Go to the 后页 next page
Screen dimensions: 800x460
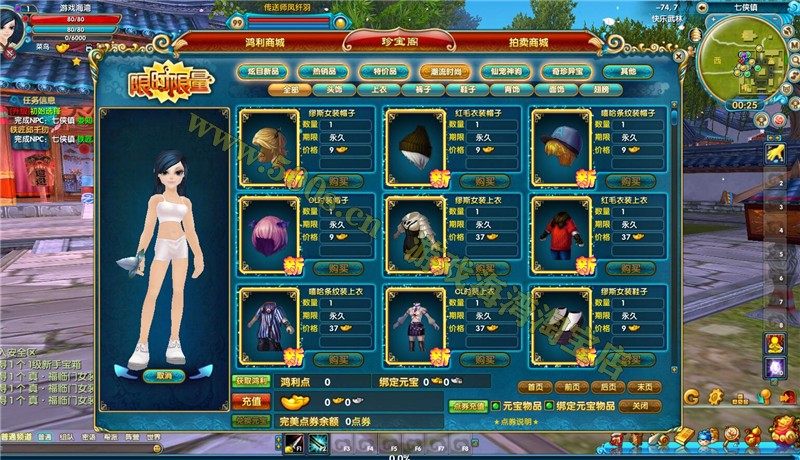click(x=607, y=387)
